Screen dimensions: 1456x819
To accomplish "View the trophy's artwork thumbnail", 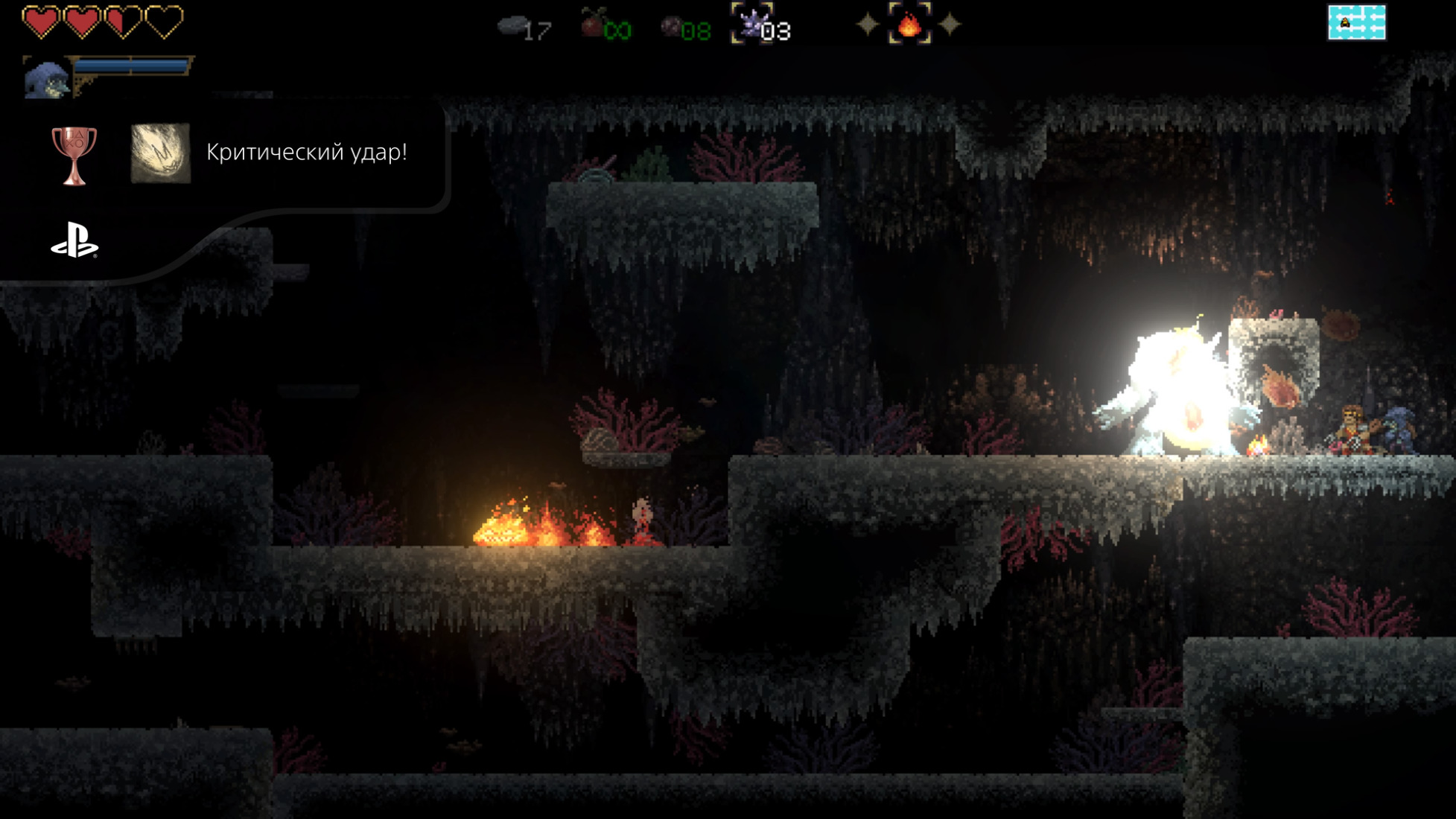I will click(161, 153).
